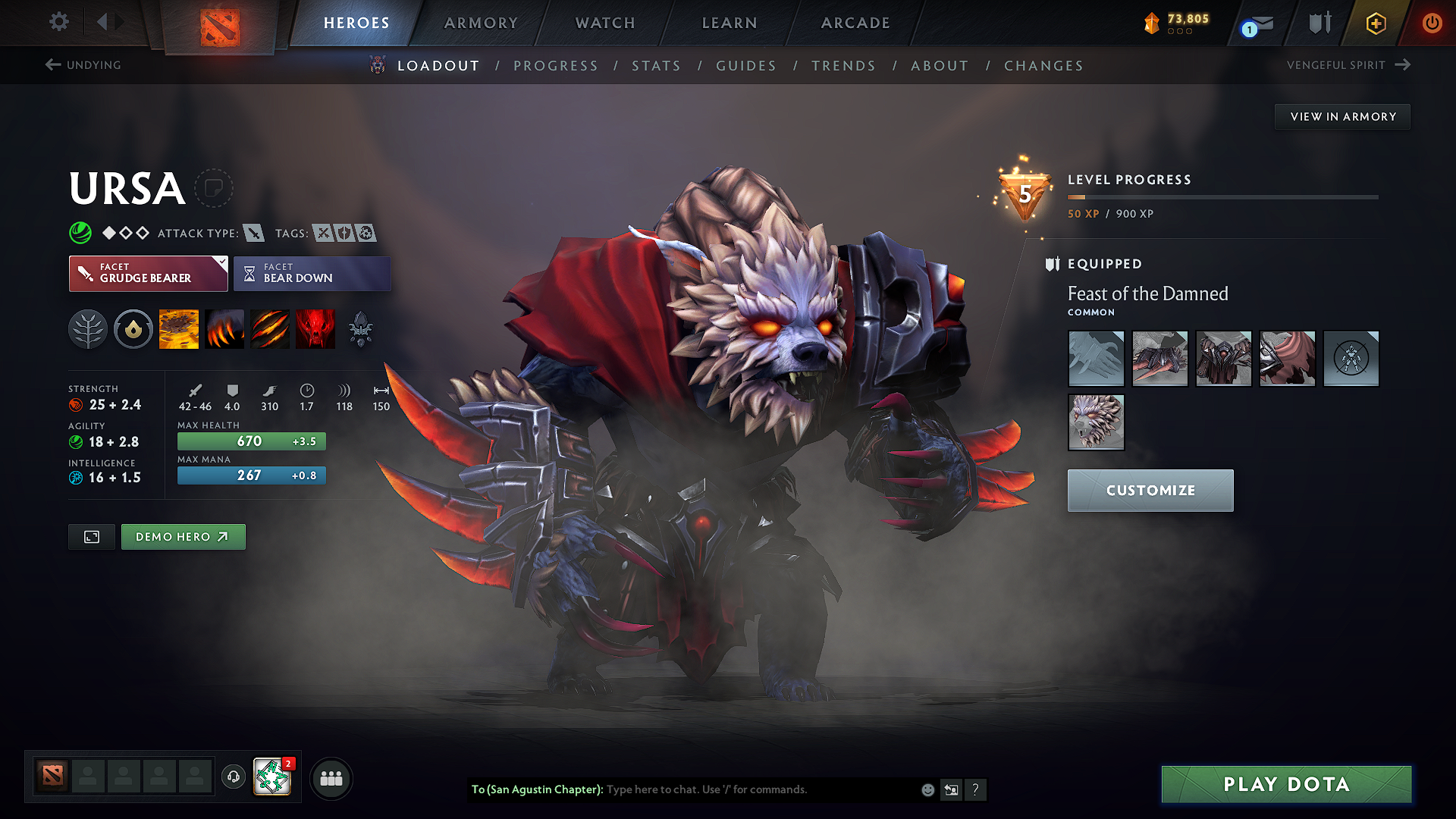Switch to the Bear Down facet
Image resolution: width=1456 pixels, height=819 pixels.
tap(312, 273)
